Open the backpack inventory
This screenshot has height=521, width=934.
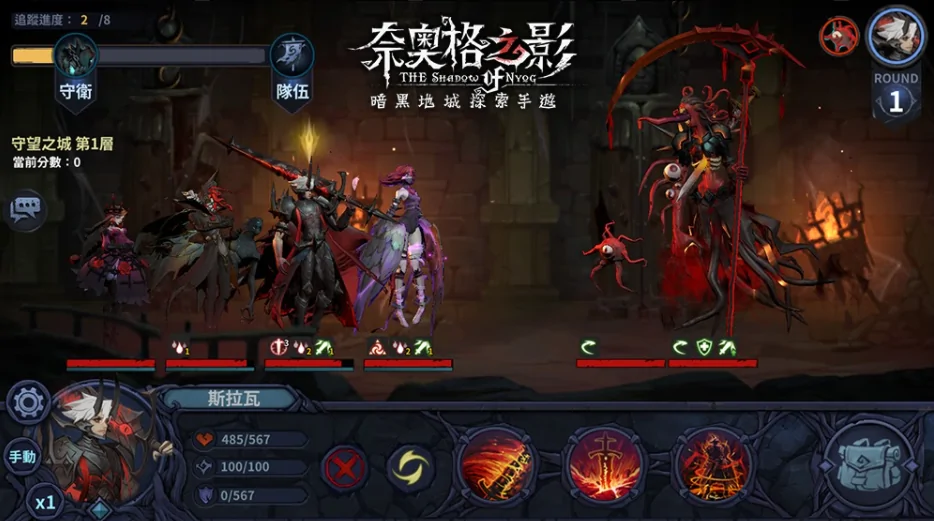click(868, 464)
